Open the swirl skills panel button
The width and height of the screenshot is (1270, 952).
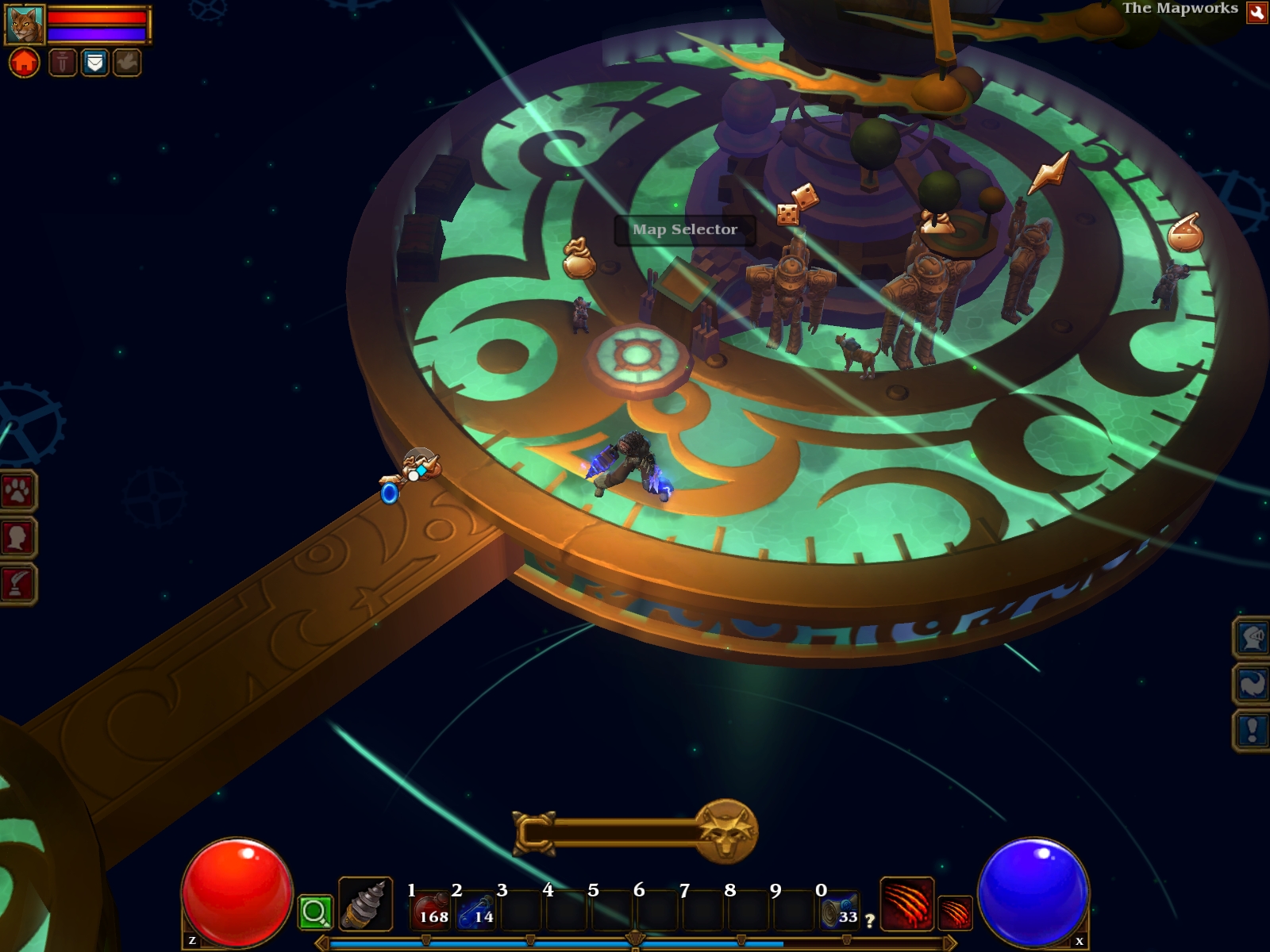pyautogui.click(x=1253, y=684)
